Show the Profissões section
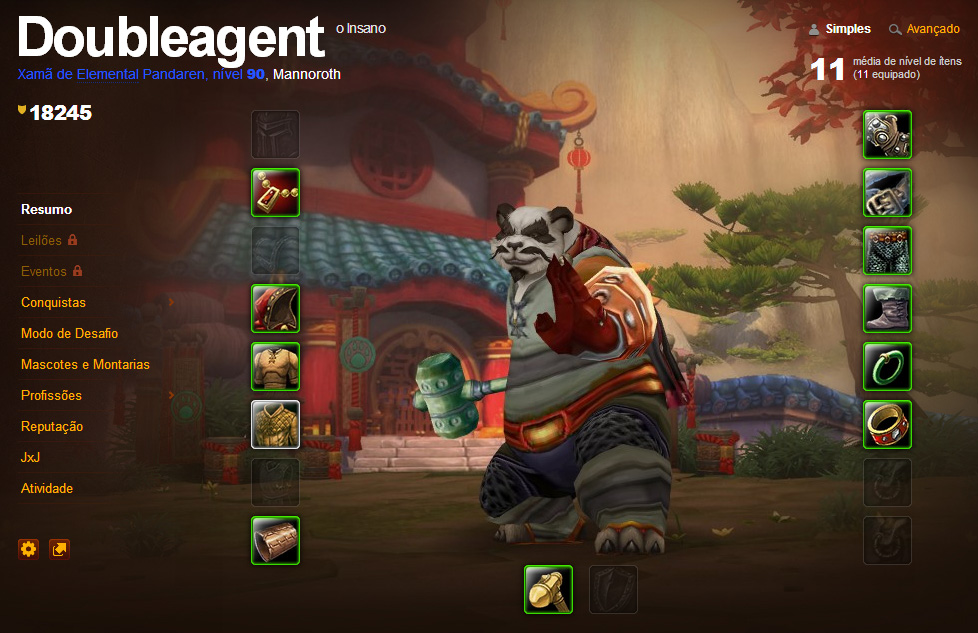Image resolution: width=978 pixels, height=633 pixels. coord(51,395)
